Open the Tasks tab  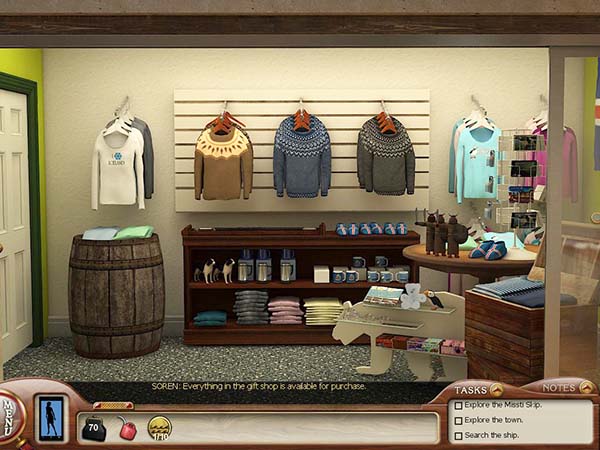[x=478, y=389]
